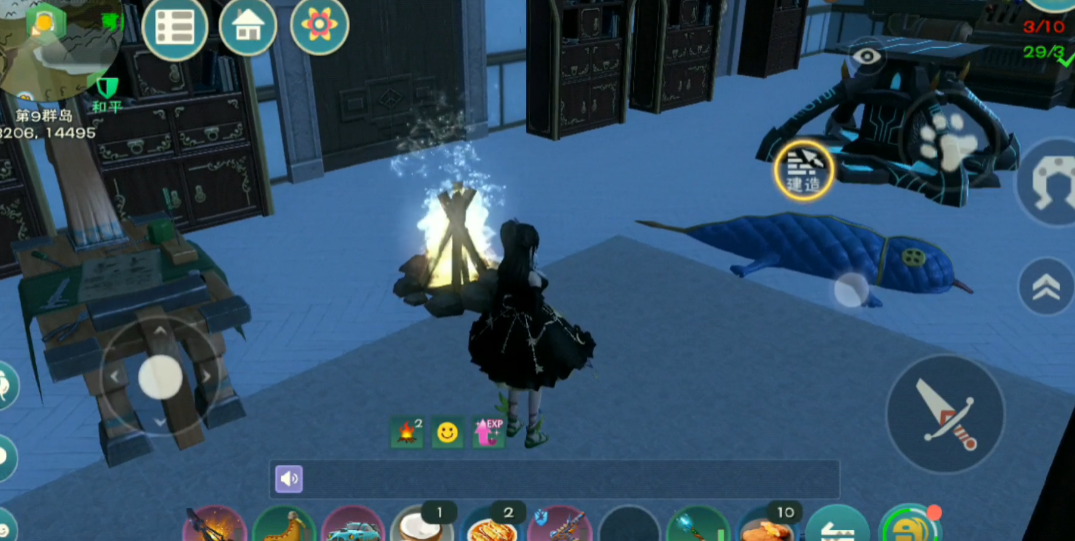Tap the double chevron jump button
The height and width of the screenshot is (541, 1075).
point(1046,287)
